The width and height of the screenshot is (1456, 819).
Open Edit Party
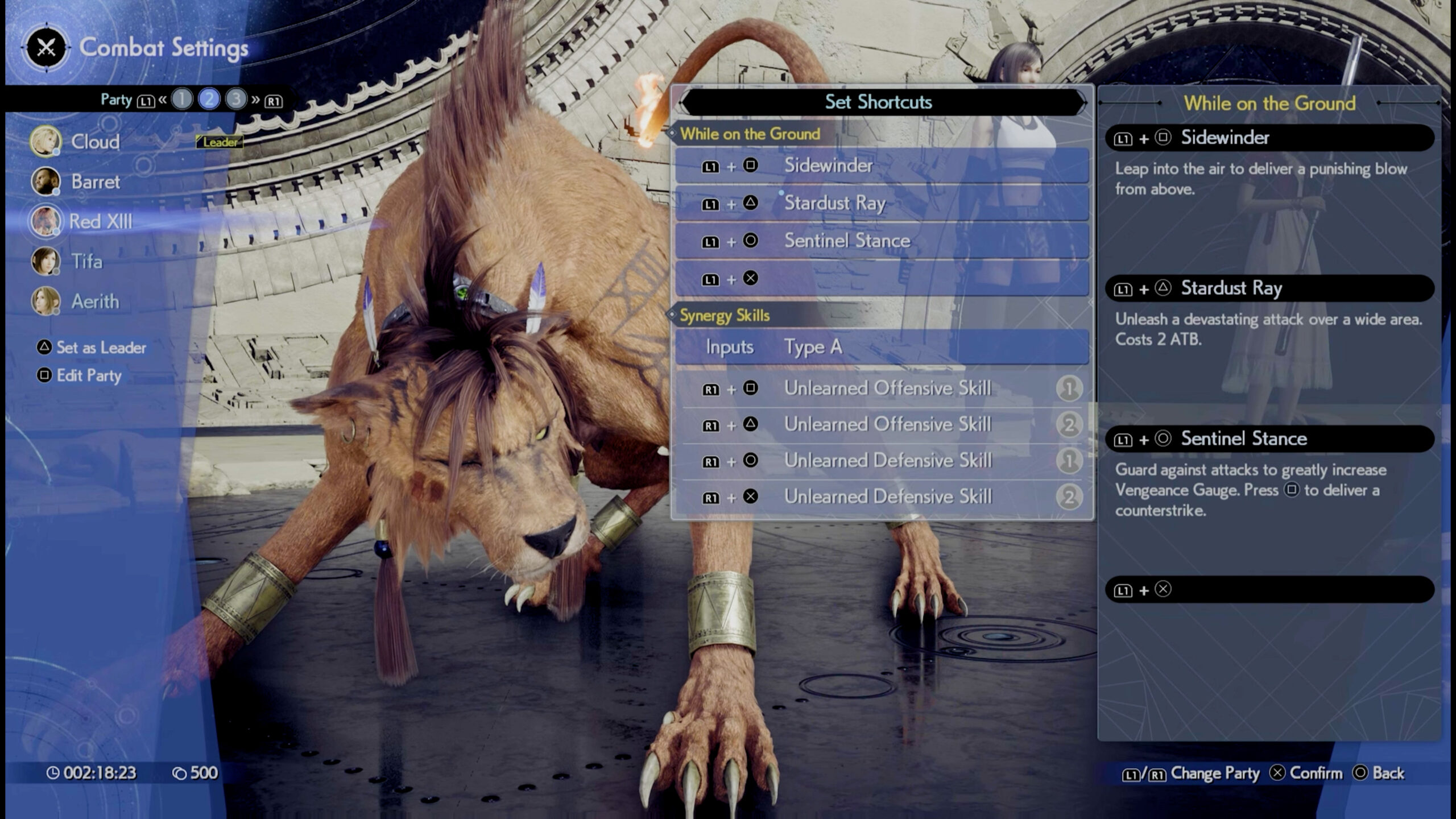pos(88,375)
